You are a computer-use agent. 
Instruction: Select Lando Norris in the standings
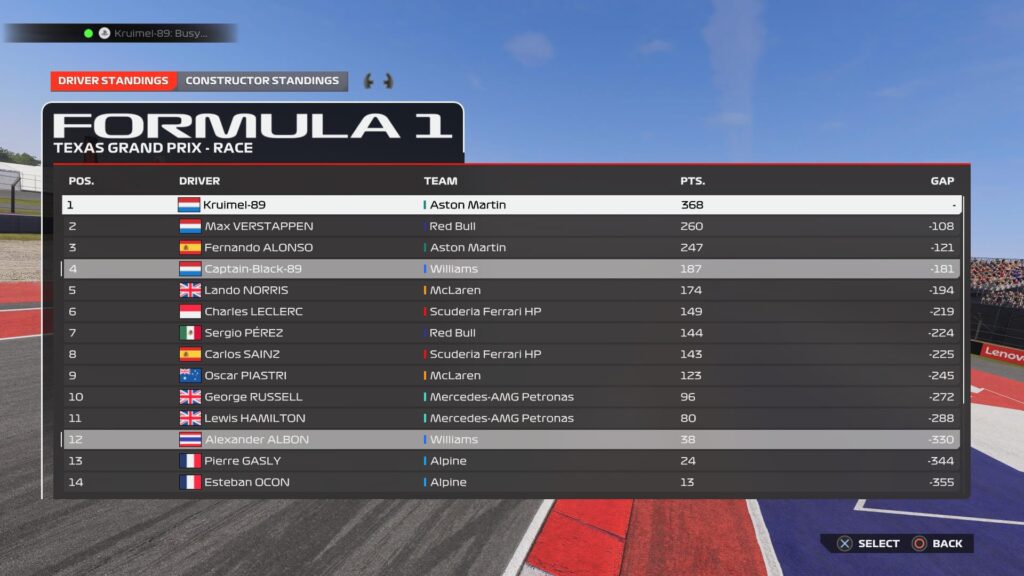(511, 290)
